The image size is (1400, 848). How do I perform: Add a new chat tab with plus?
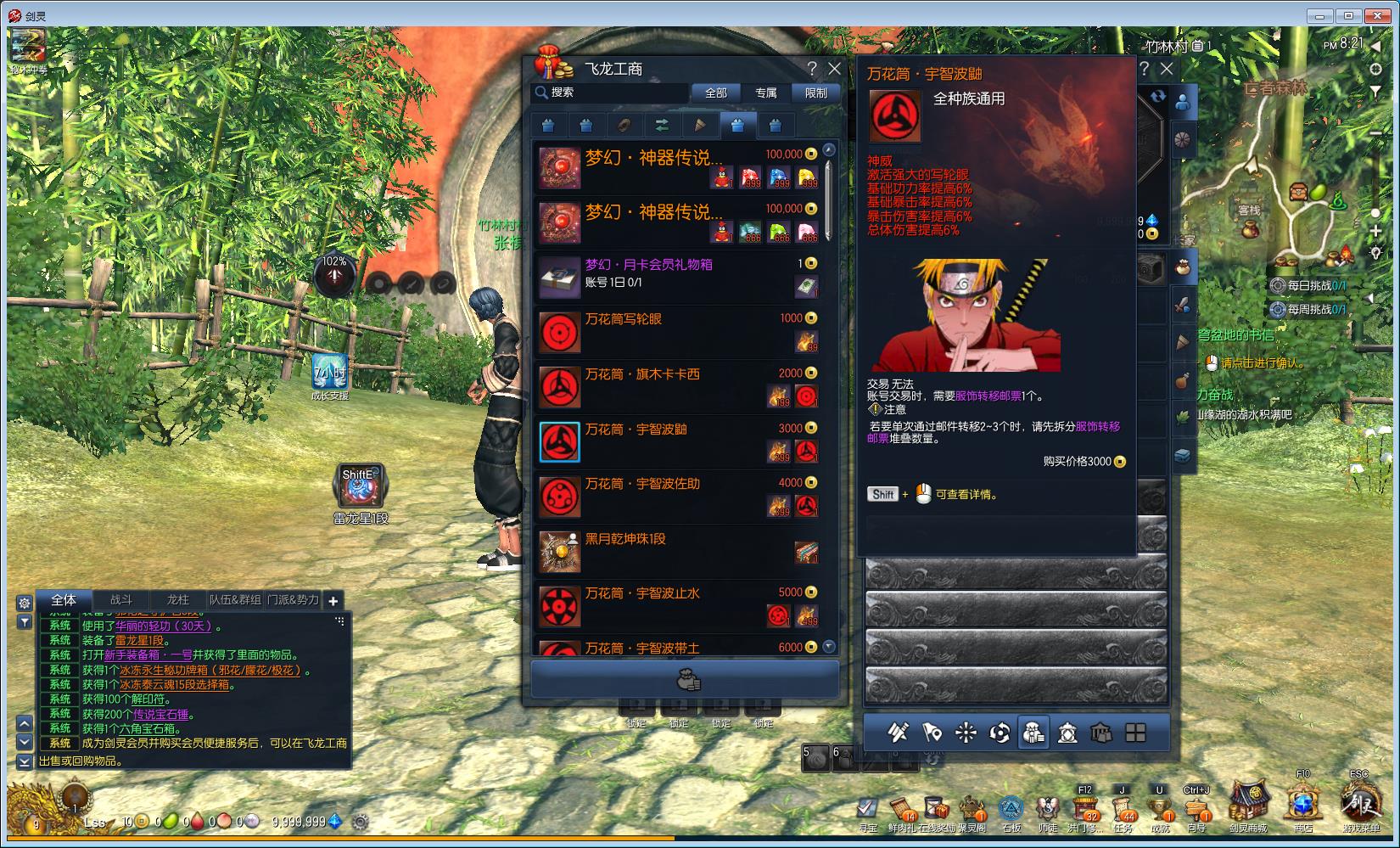[x=333, y=601]
